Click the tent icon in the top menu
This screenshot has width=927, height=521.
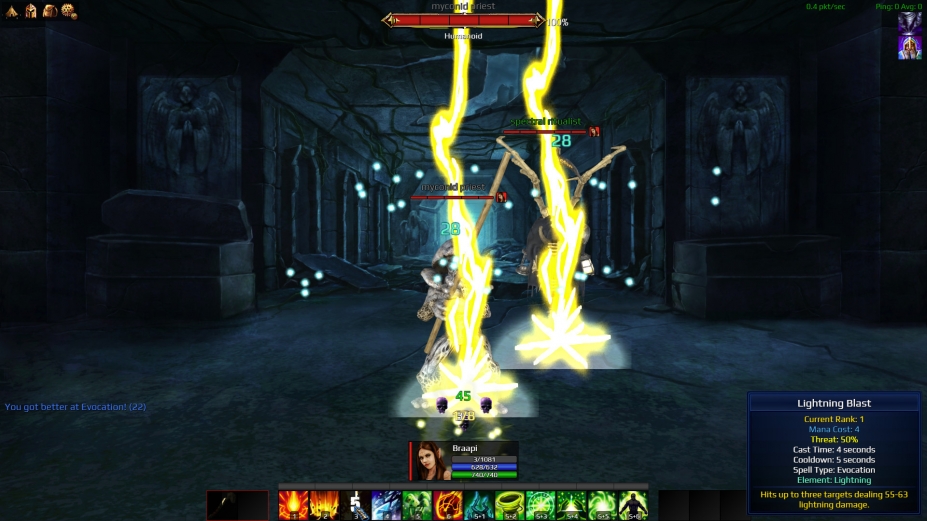pos(14,10)
